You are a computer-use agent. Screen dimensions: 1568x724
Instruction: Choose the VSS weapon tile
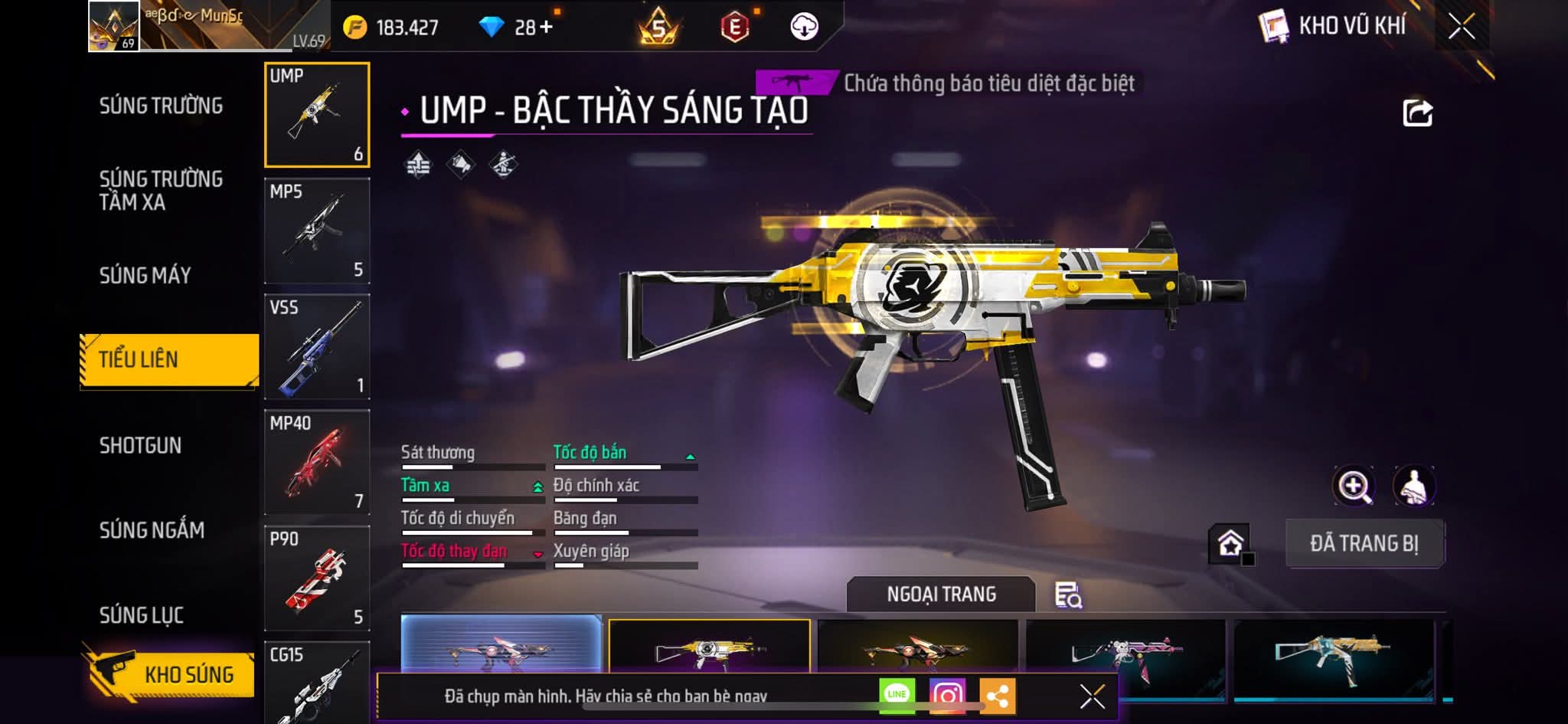317,346
